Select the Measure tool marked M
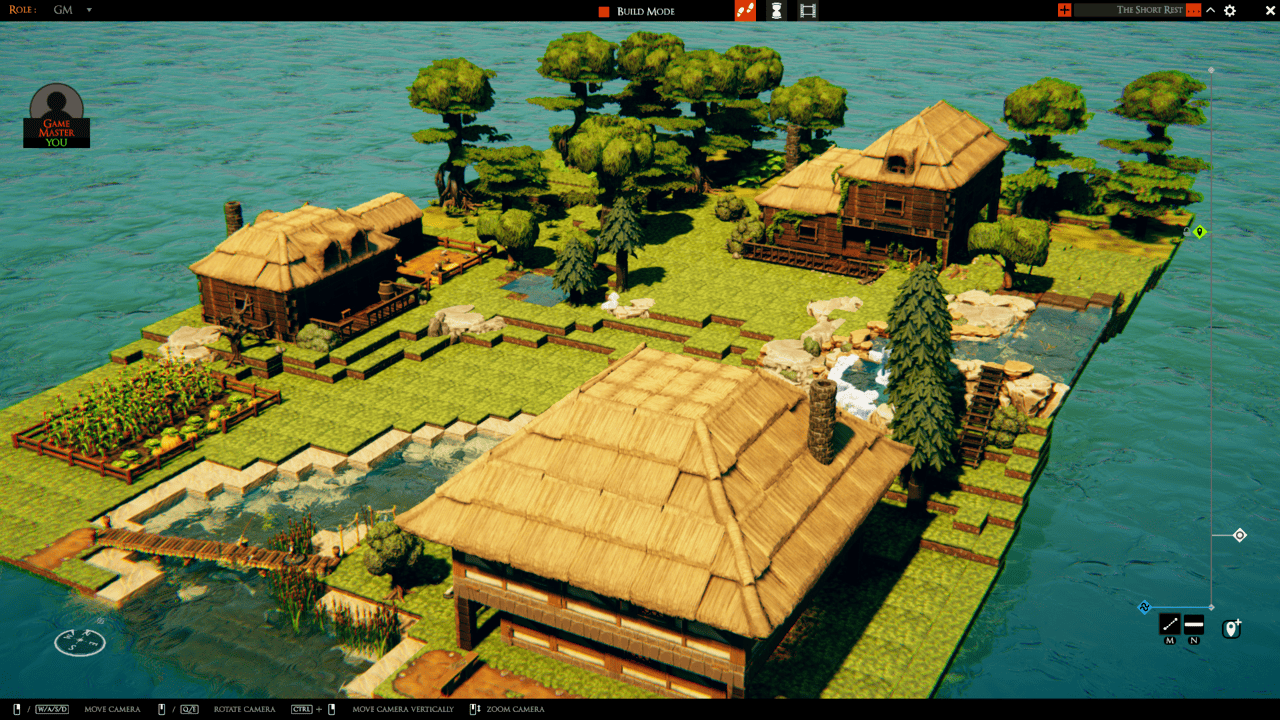The width and height of the screenshot is (1280, 720). pos(1170,624)
